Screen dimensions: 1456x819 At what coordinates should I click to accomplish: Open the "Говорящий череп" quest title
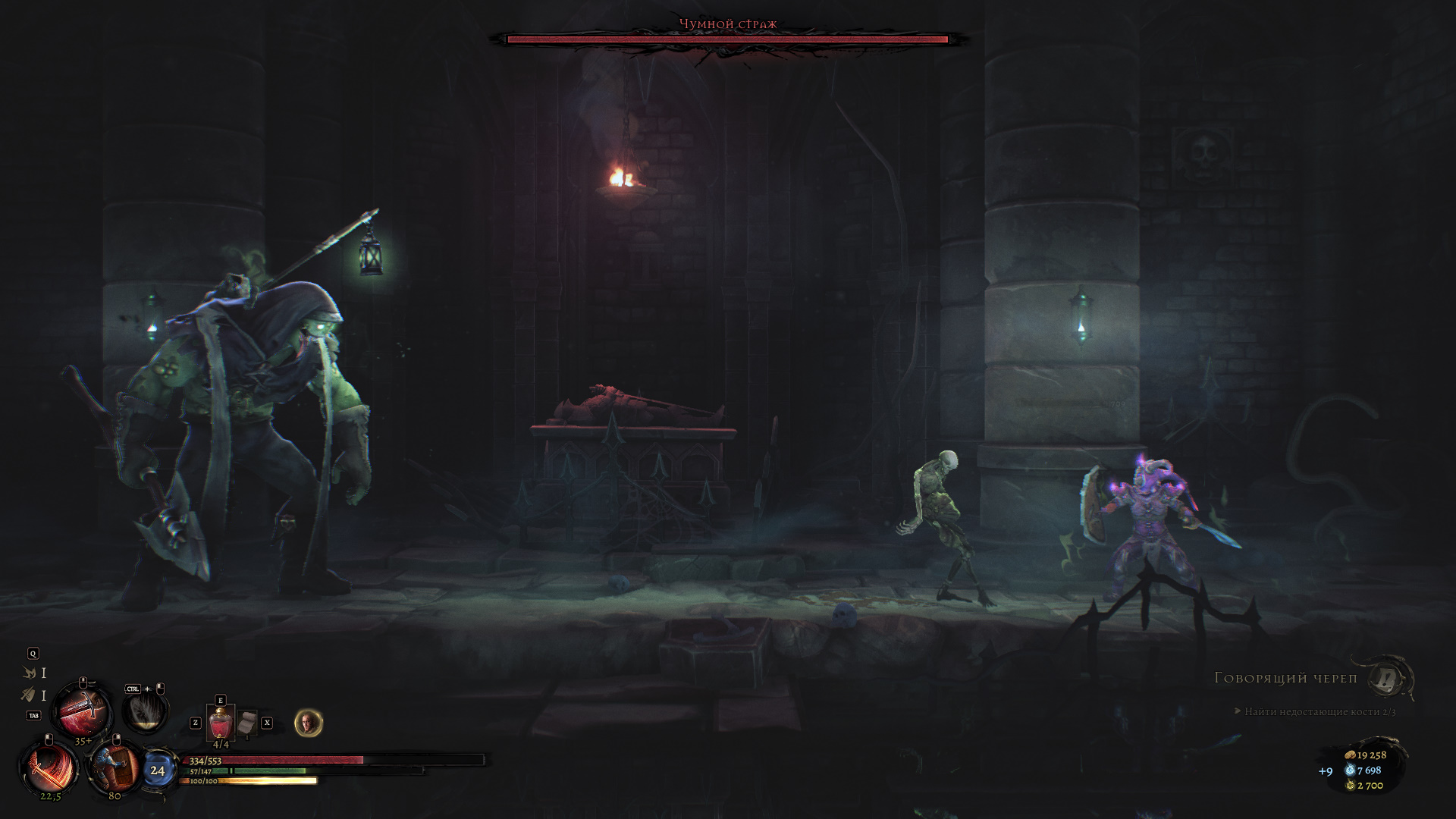(x=1285, y=678)
